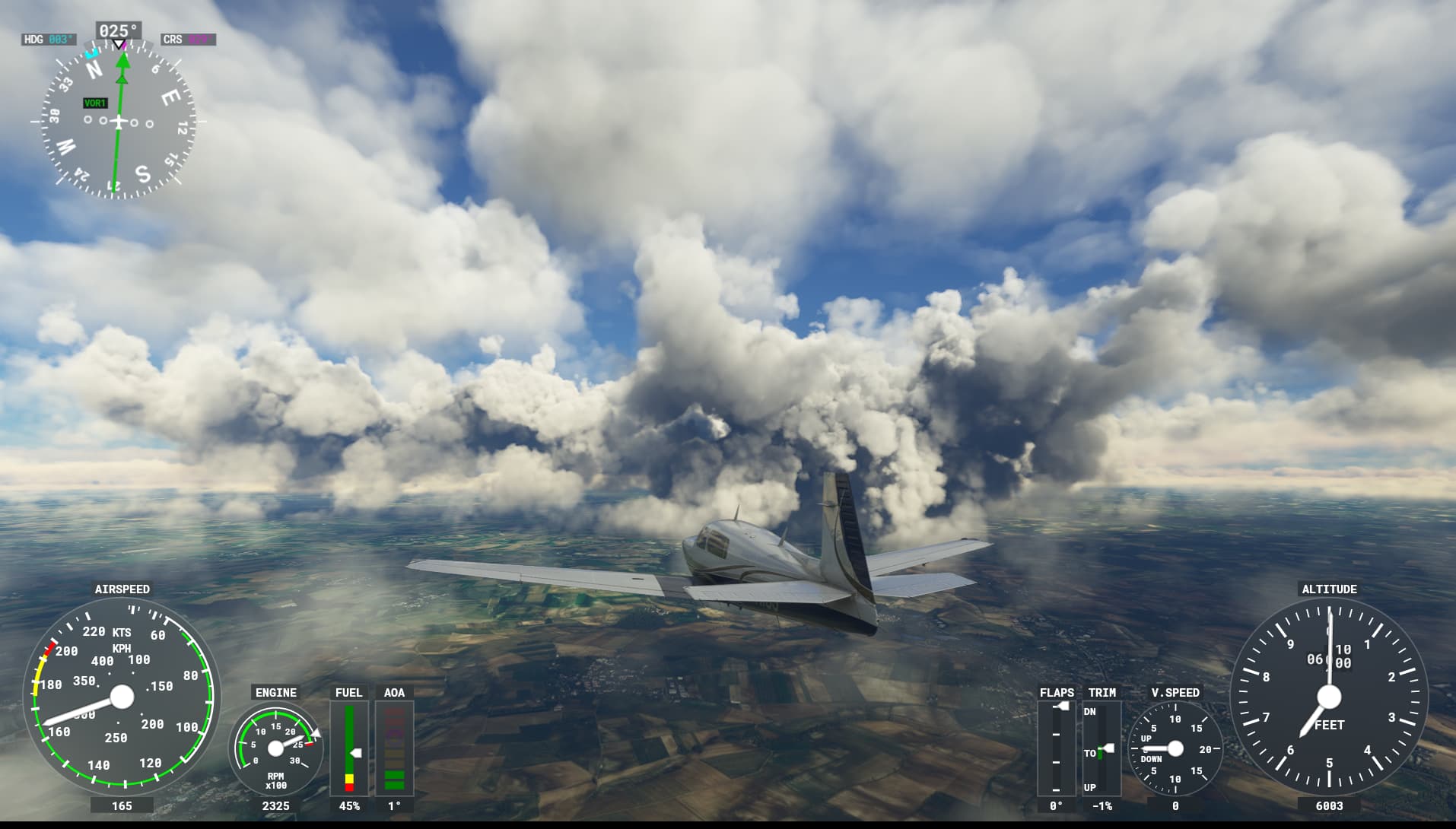The image size is (1456, 829).
Task: Select the aircraft symbol at compass center
Action: click(x=120, y=120)
